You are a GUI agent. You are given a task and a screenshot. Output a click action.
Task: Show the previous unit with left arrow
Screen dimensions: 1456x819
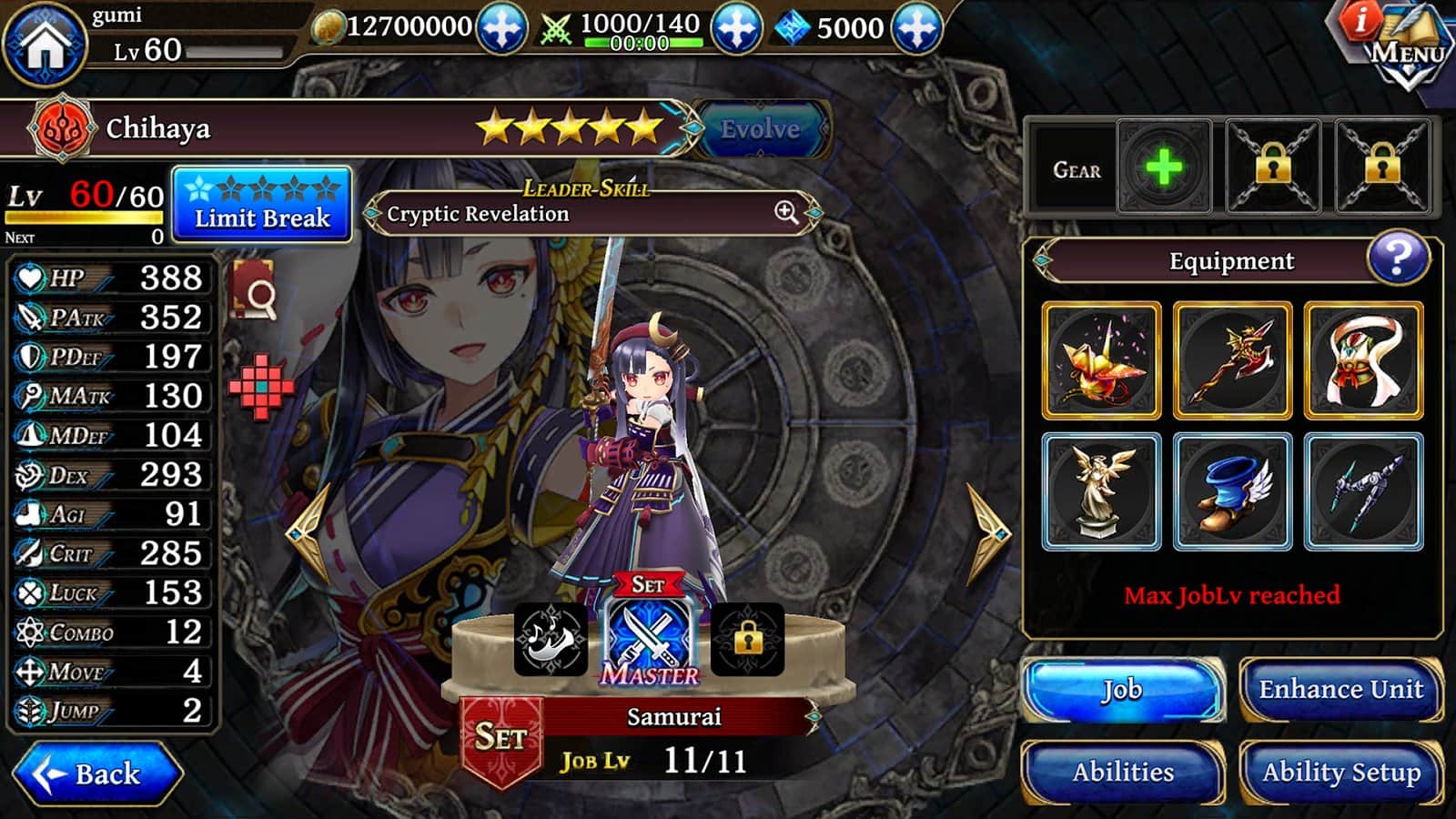pos(308,532)
